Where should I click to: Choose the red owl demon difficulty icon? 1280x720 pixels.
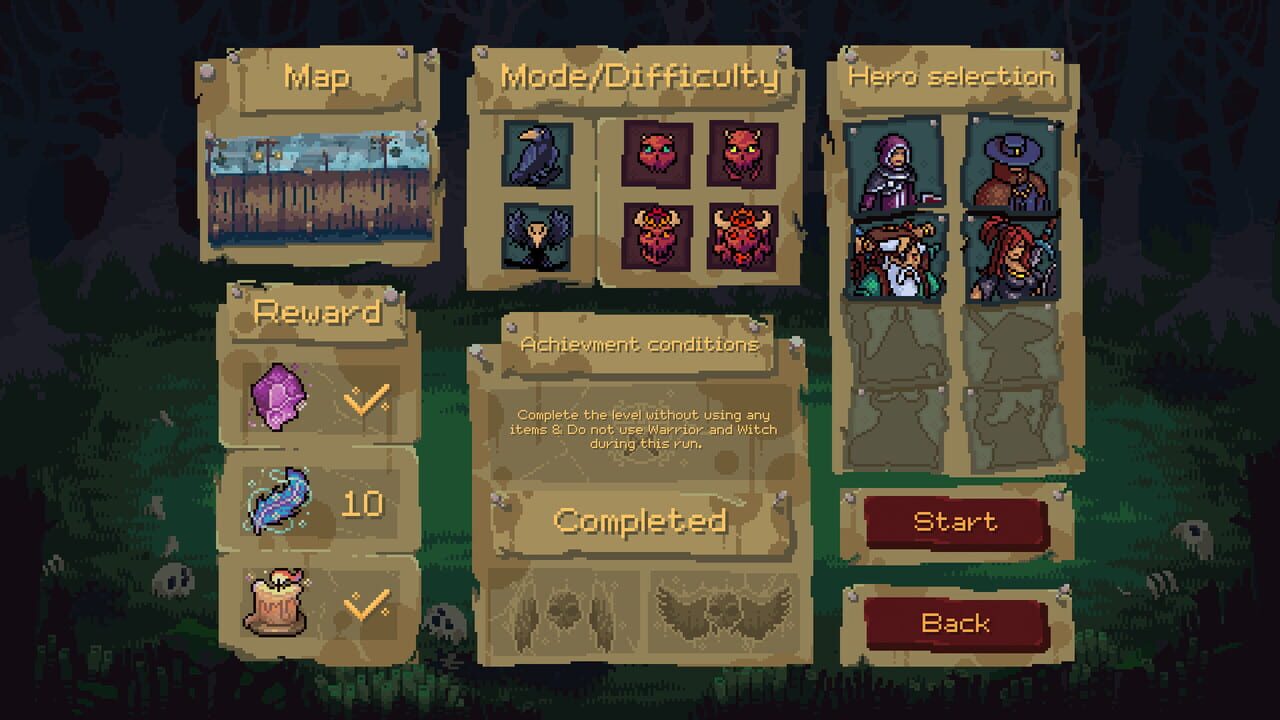pyautogui.click(x=745, y=155)
